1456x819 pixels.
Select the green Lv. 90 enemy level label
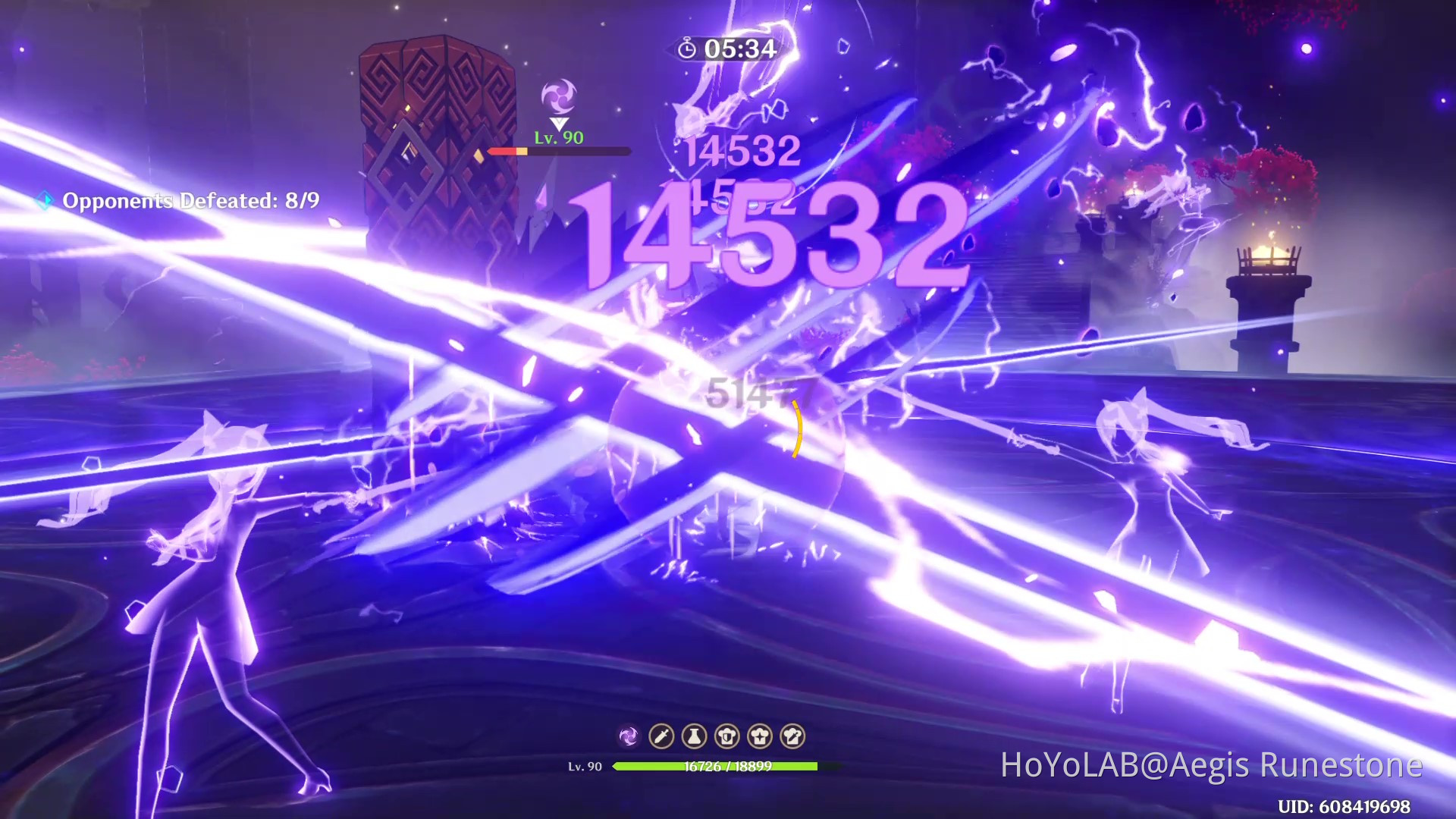[x=559, y=139]
